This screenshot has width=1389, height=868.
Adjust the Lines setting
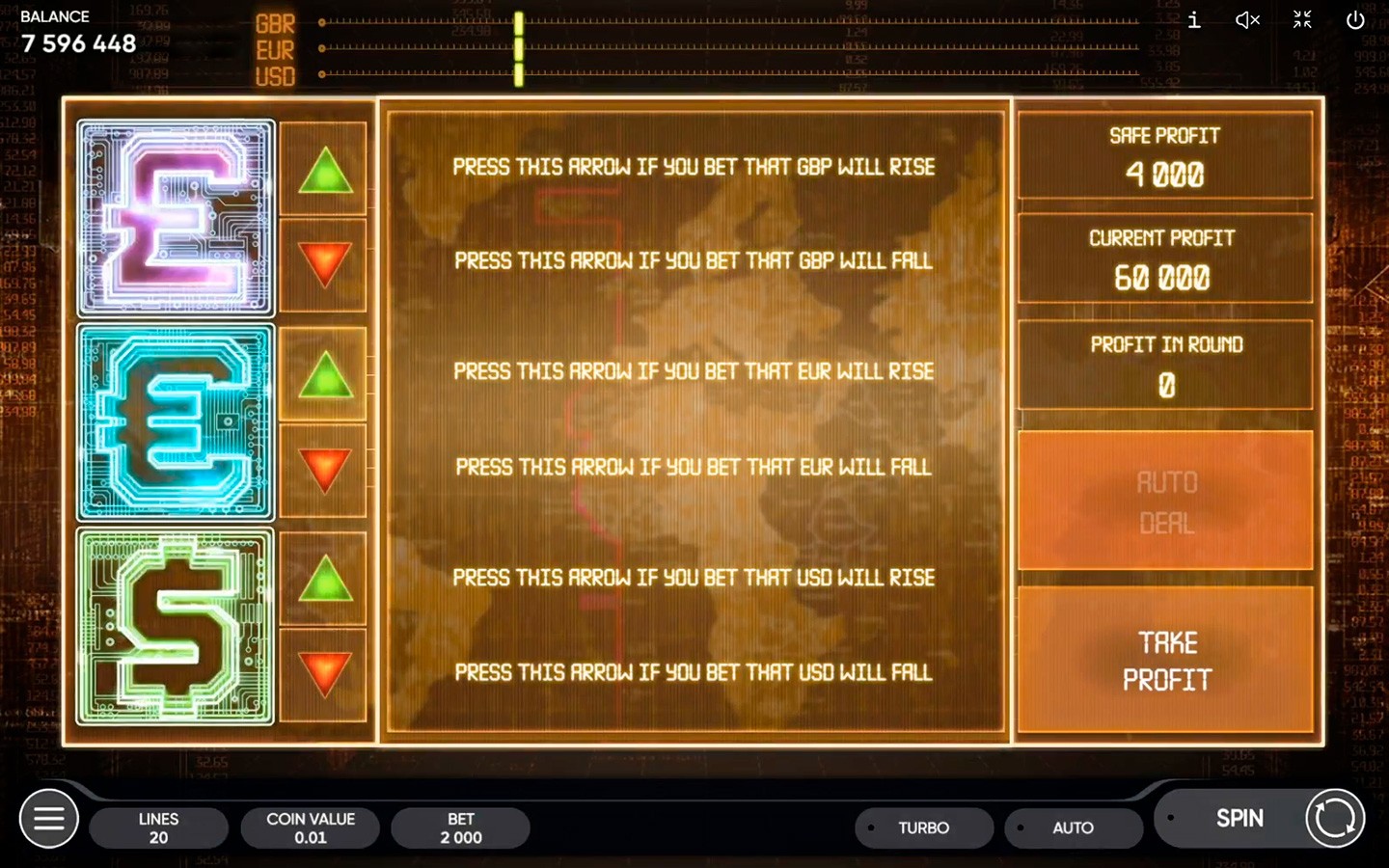point(158,827)
